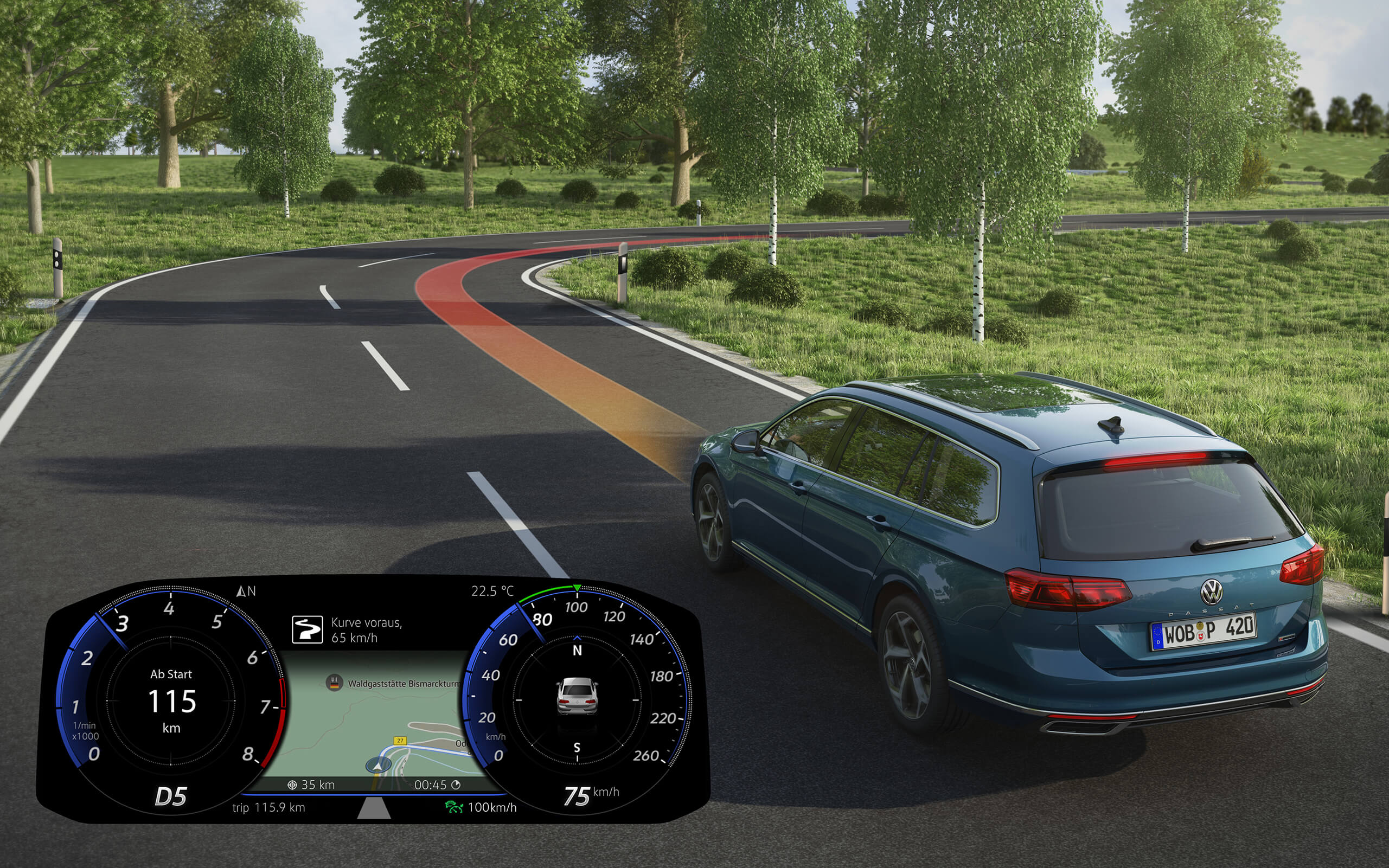Click the navigation map in the cockpit display

click(x=368, y=718)
